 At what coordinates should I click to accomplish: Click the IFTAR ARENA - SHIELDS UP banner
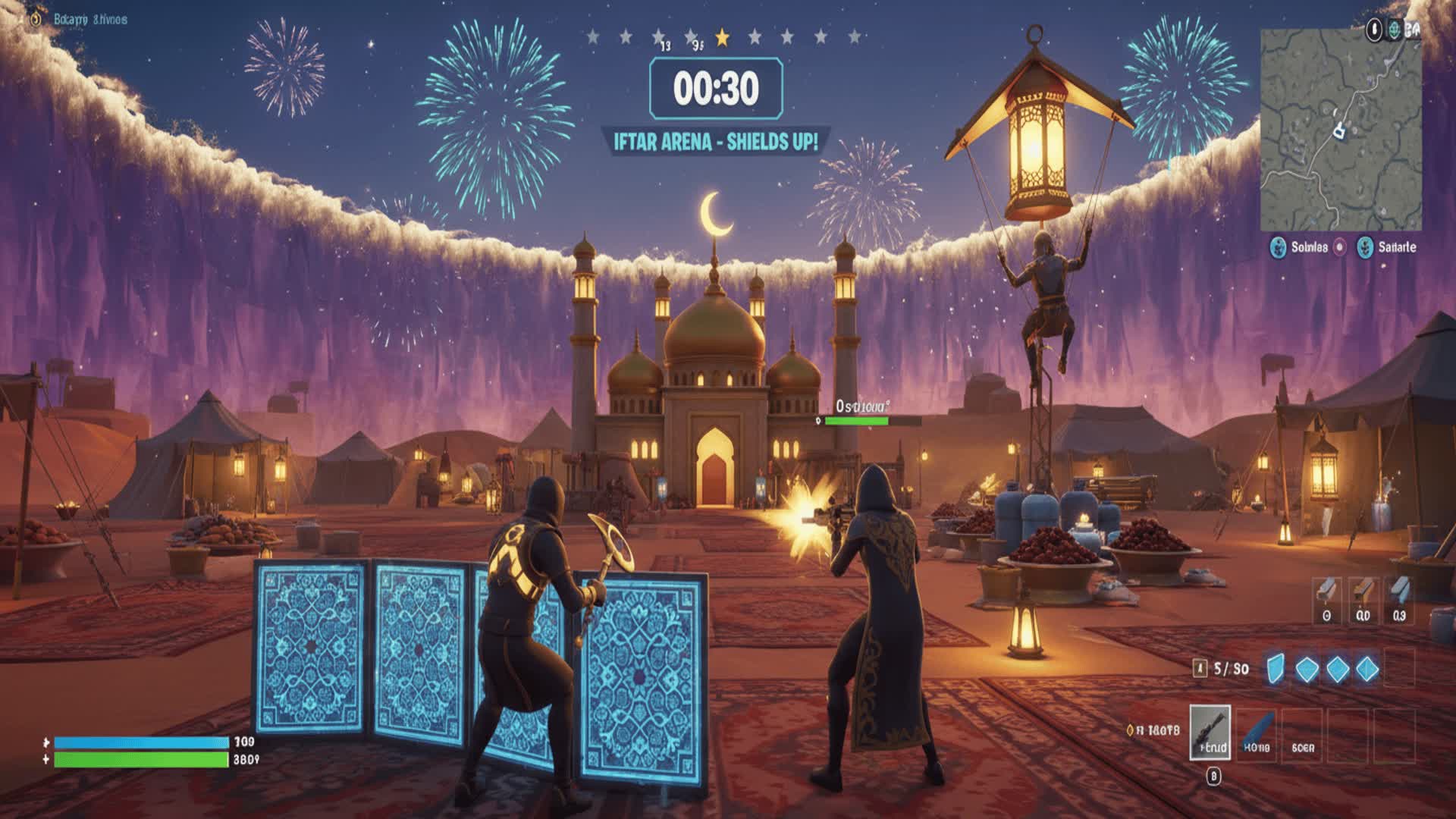click(717, 140)
